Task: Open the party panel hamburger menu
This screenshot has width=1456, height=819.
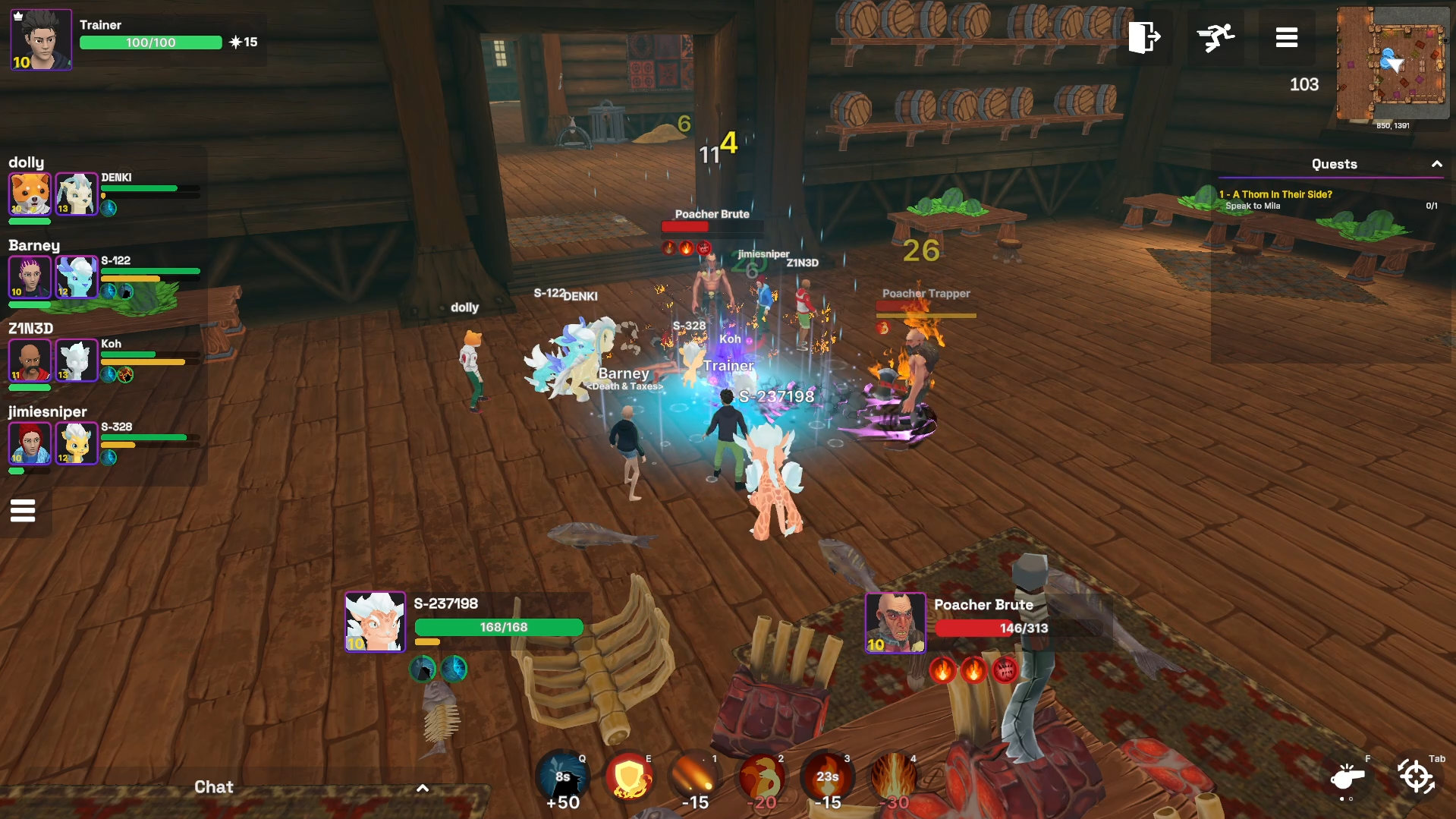Action: pos(23,511)
